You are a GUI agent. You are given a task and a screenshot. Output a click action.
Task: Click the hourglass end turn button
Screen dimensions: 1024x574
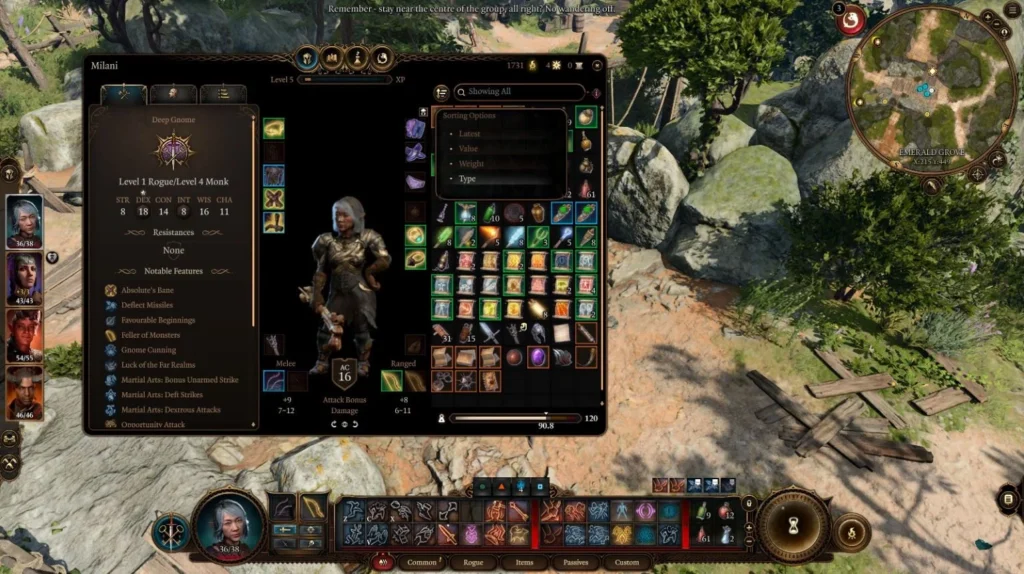[794, 525]
